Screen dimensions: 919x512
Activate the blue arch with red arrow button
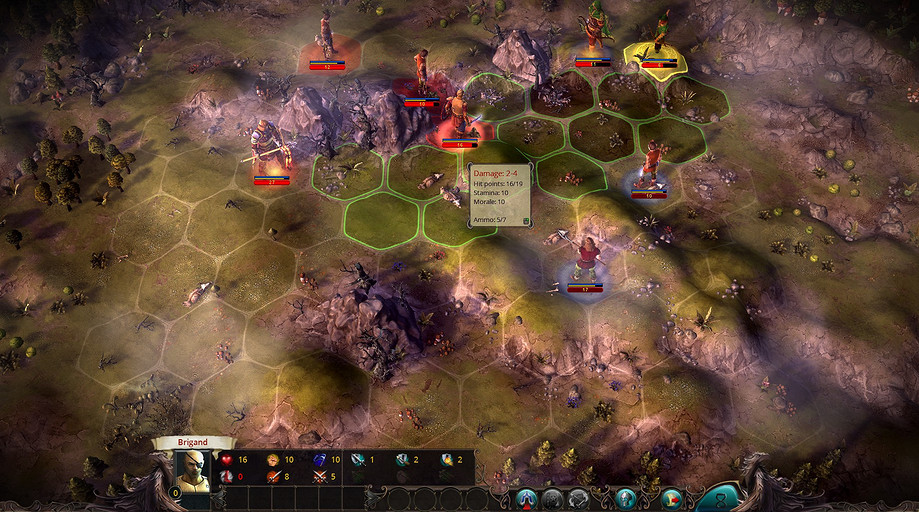tap(528, 497)
